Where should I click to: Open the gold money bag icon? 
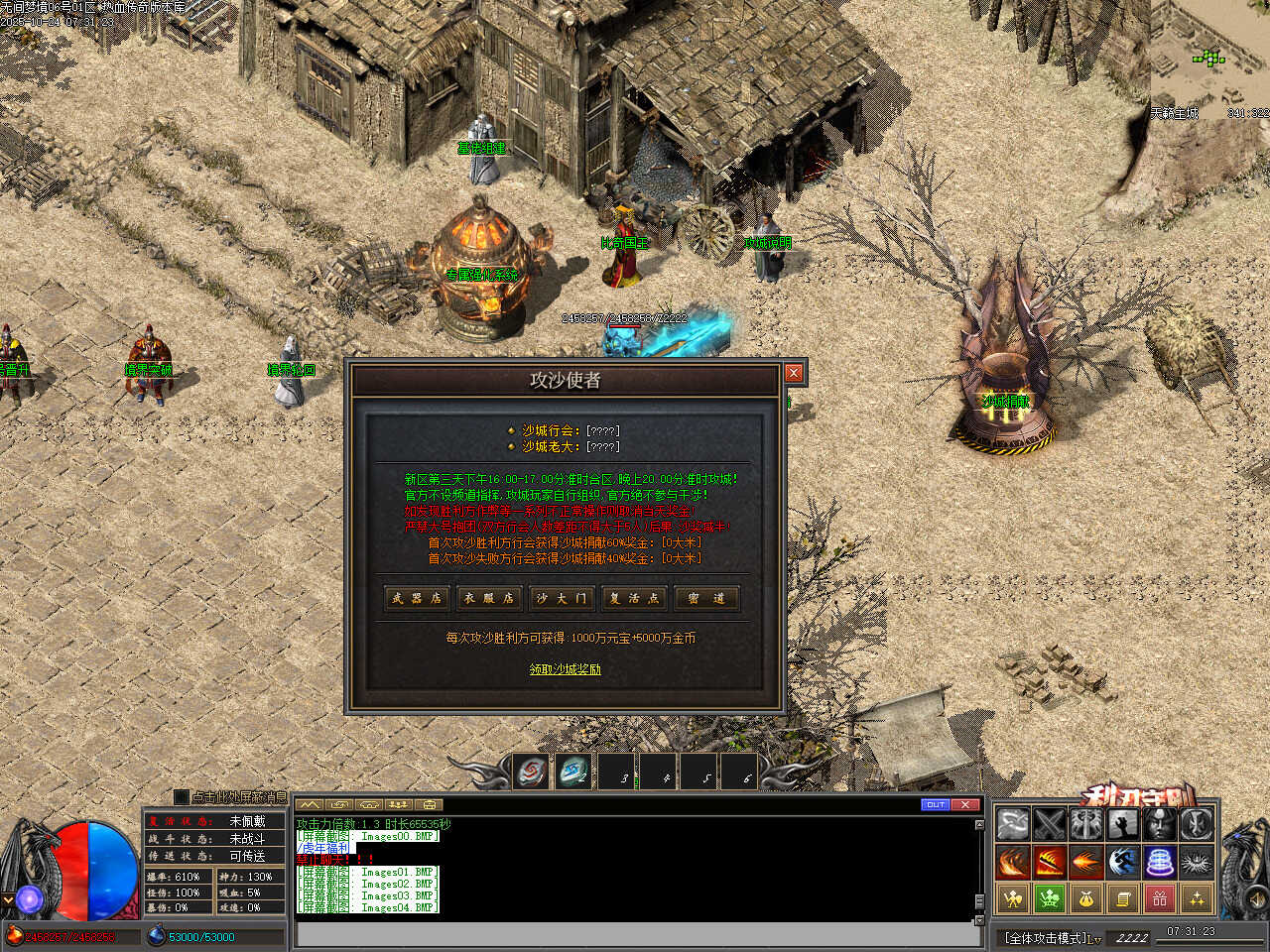[x=1085, y=899]
